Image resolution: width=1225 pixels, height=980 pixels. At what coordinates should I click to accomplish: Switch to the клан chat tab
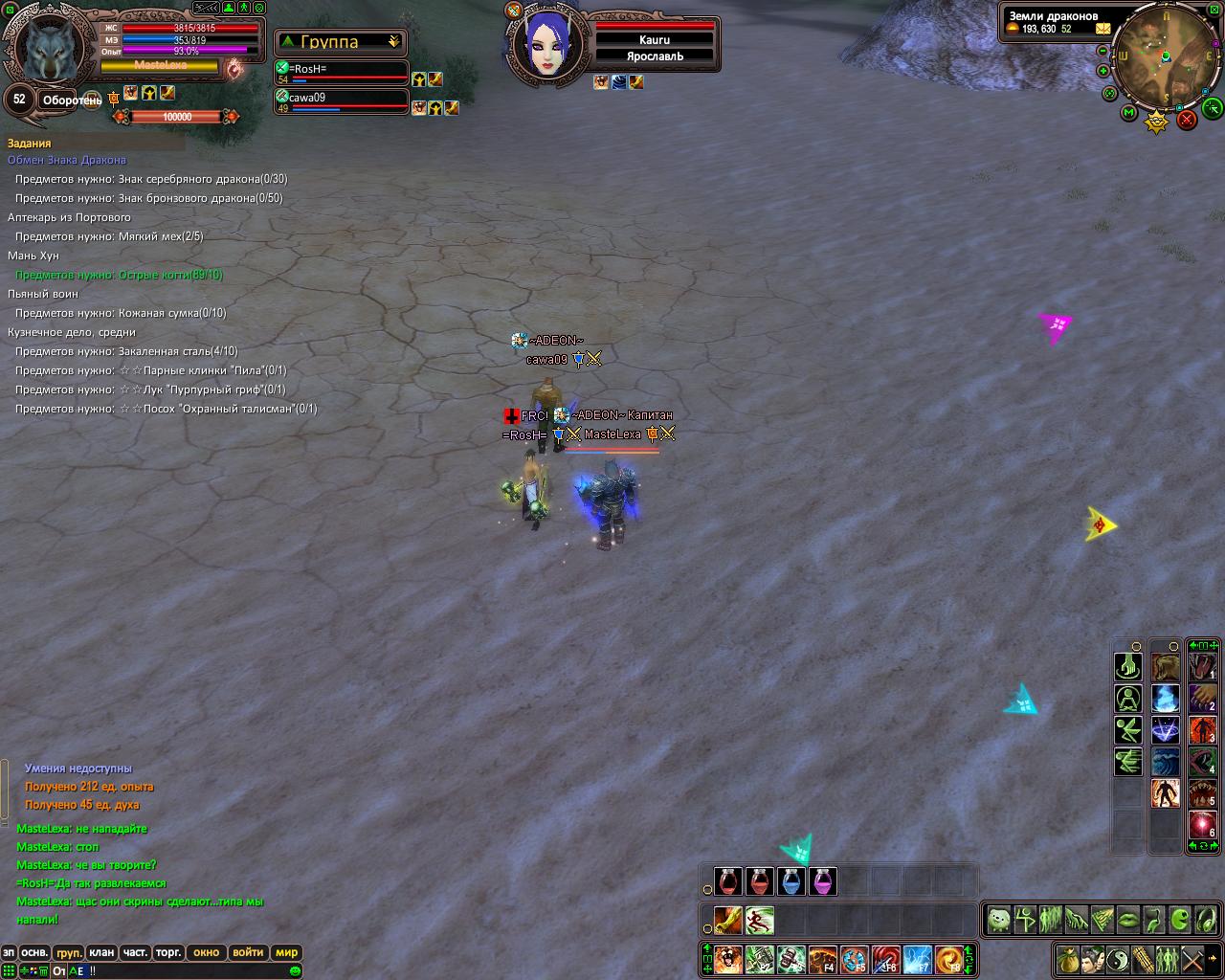pos(100,952)
